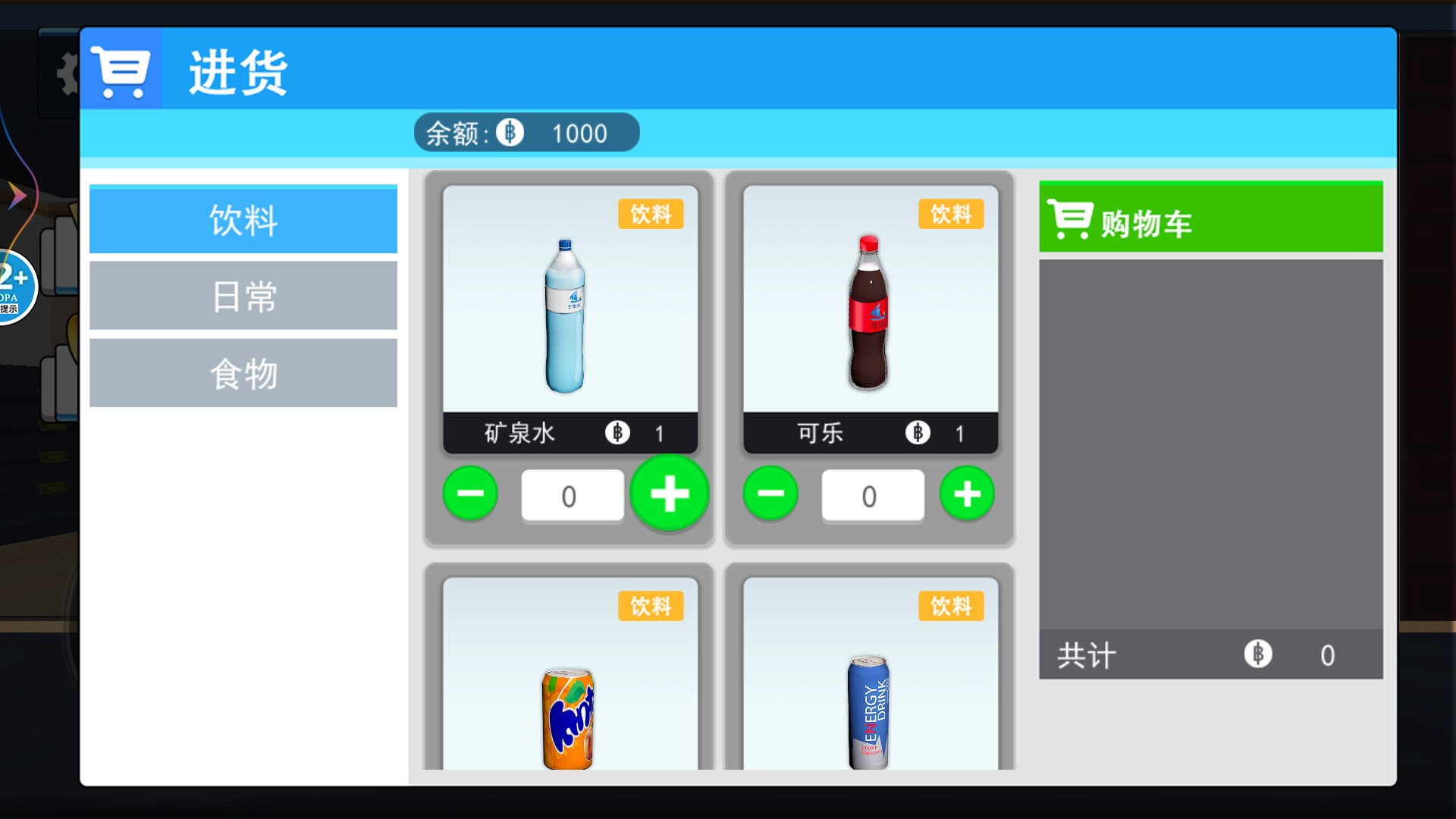Screen dimensions: 1456x819
Task: Click the 饮料 tag on the energy drink card
Action: [x=950, y=606]
